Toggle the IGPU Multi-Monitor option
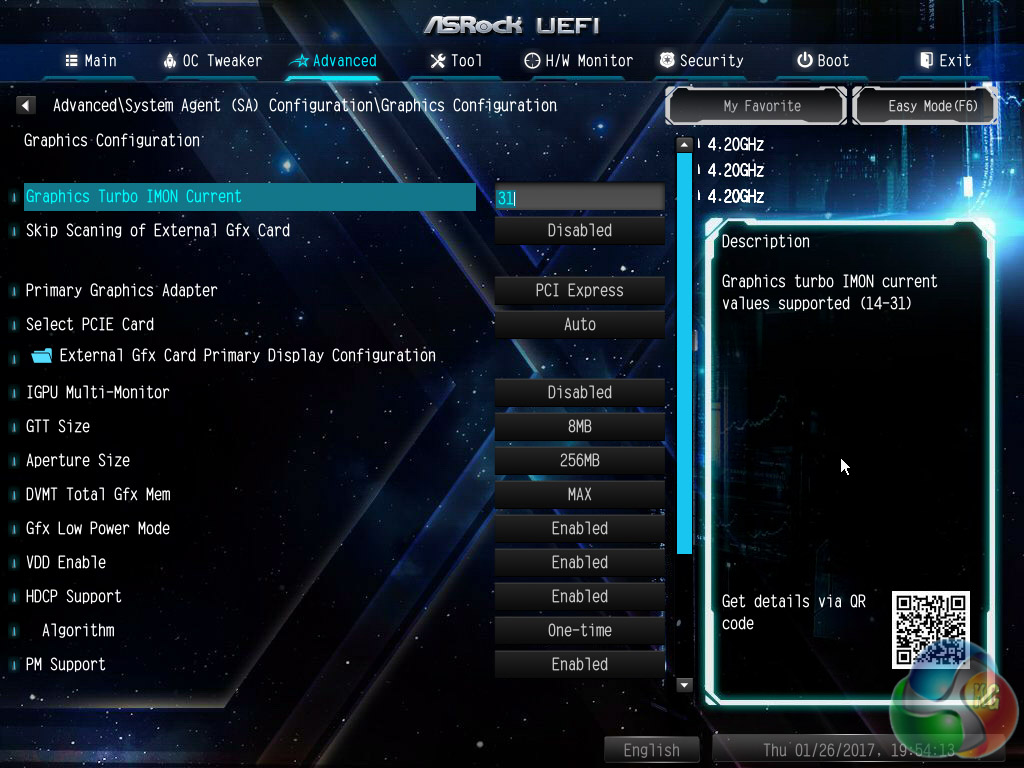 580,393
